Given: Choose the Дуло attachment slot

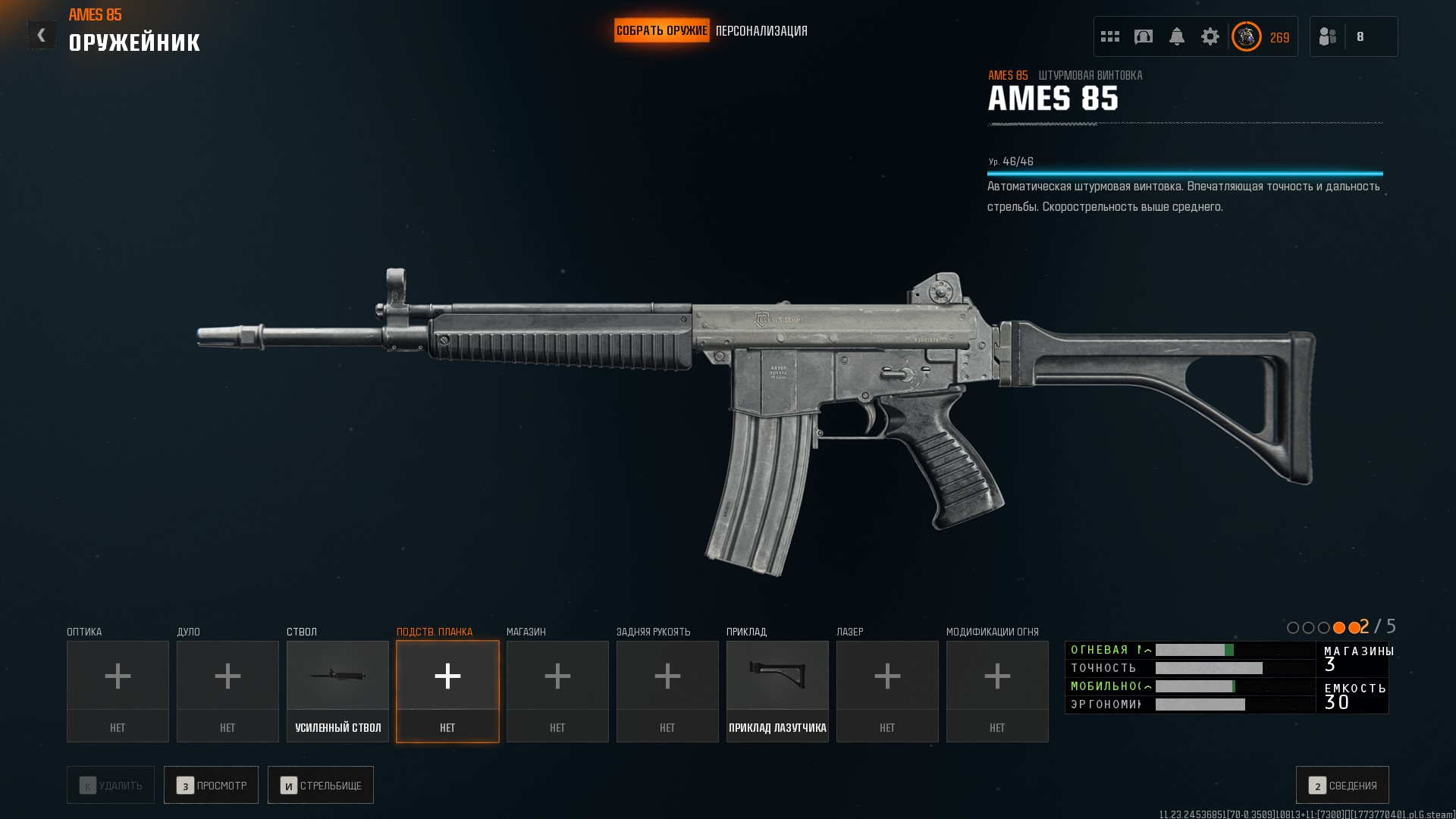Looking at the screenshot, I should pos(227,691).
